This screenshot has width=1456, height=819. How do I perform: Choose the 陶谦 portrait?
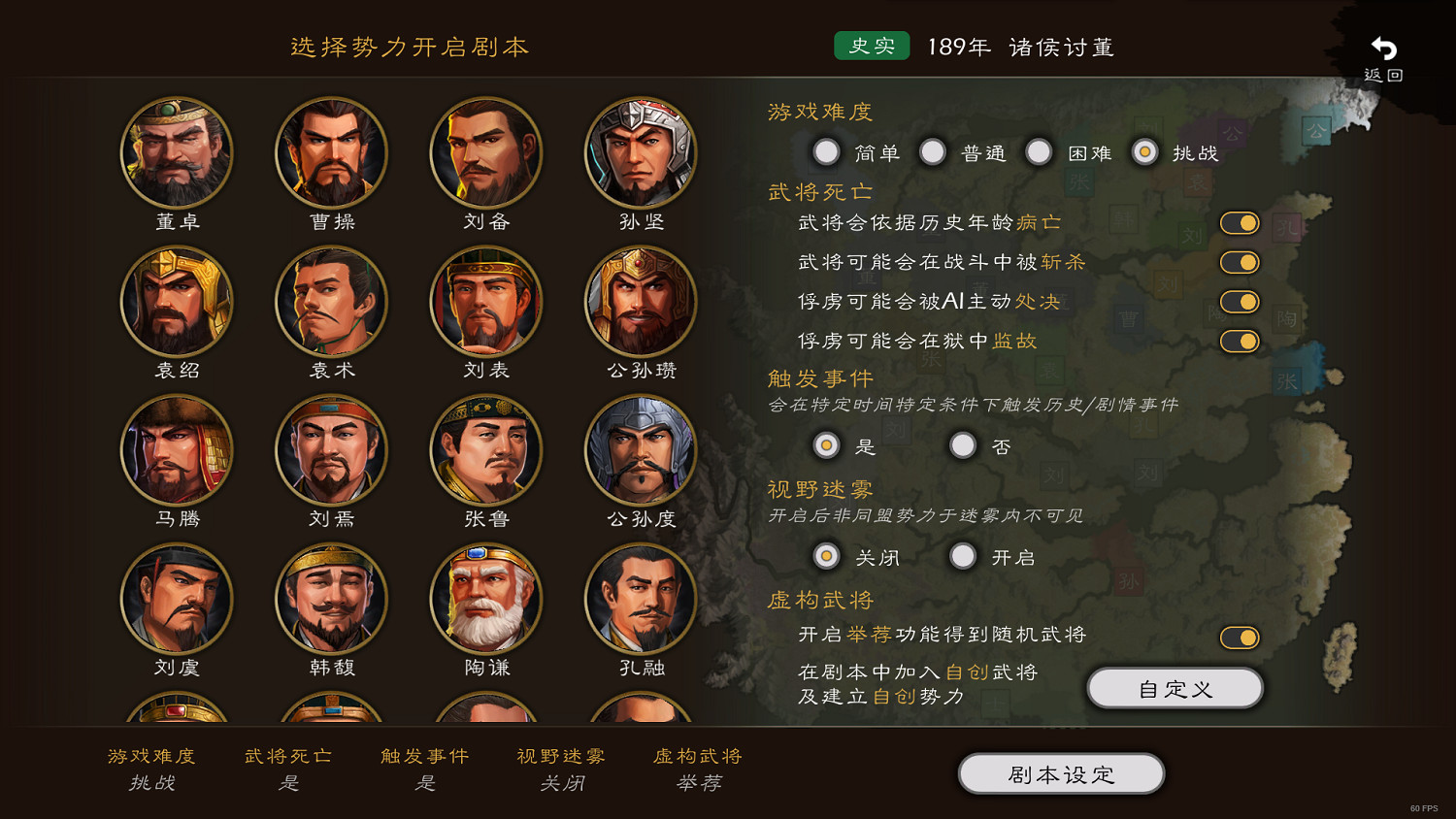(x=486, y=599)
